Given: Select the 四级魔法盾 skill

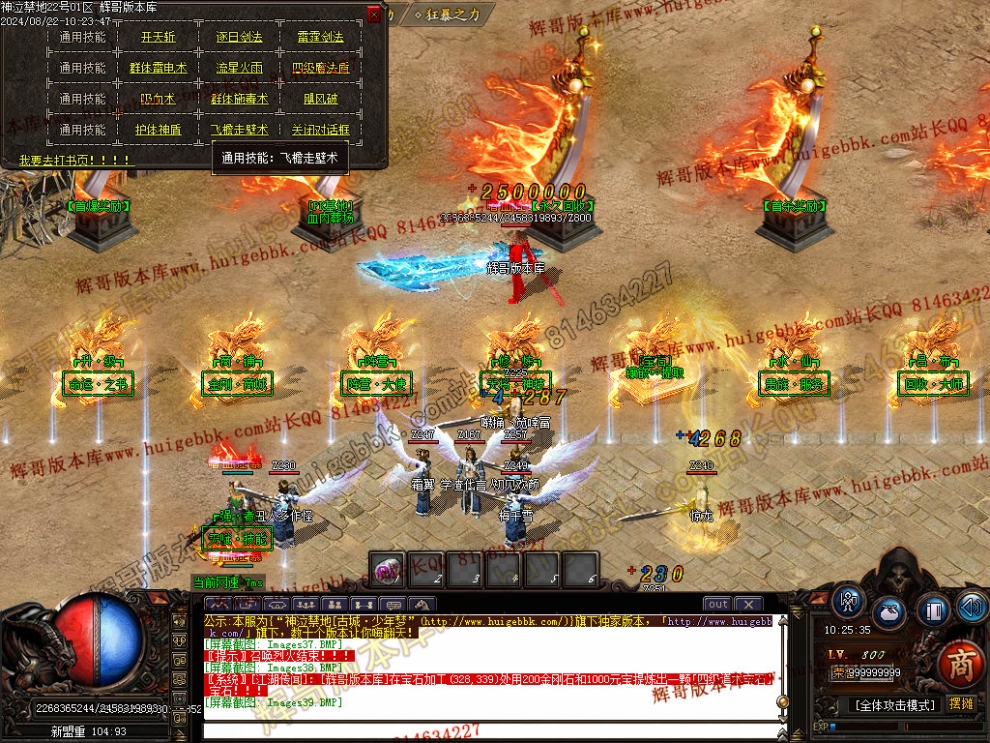Looking at the screenshot, I should pyautogui.click(x=321, y=69).
